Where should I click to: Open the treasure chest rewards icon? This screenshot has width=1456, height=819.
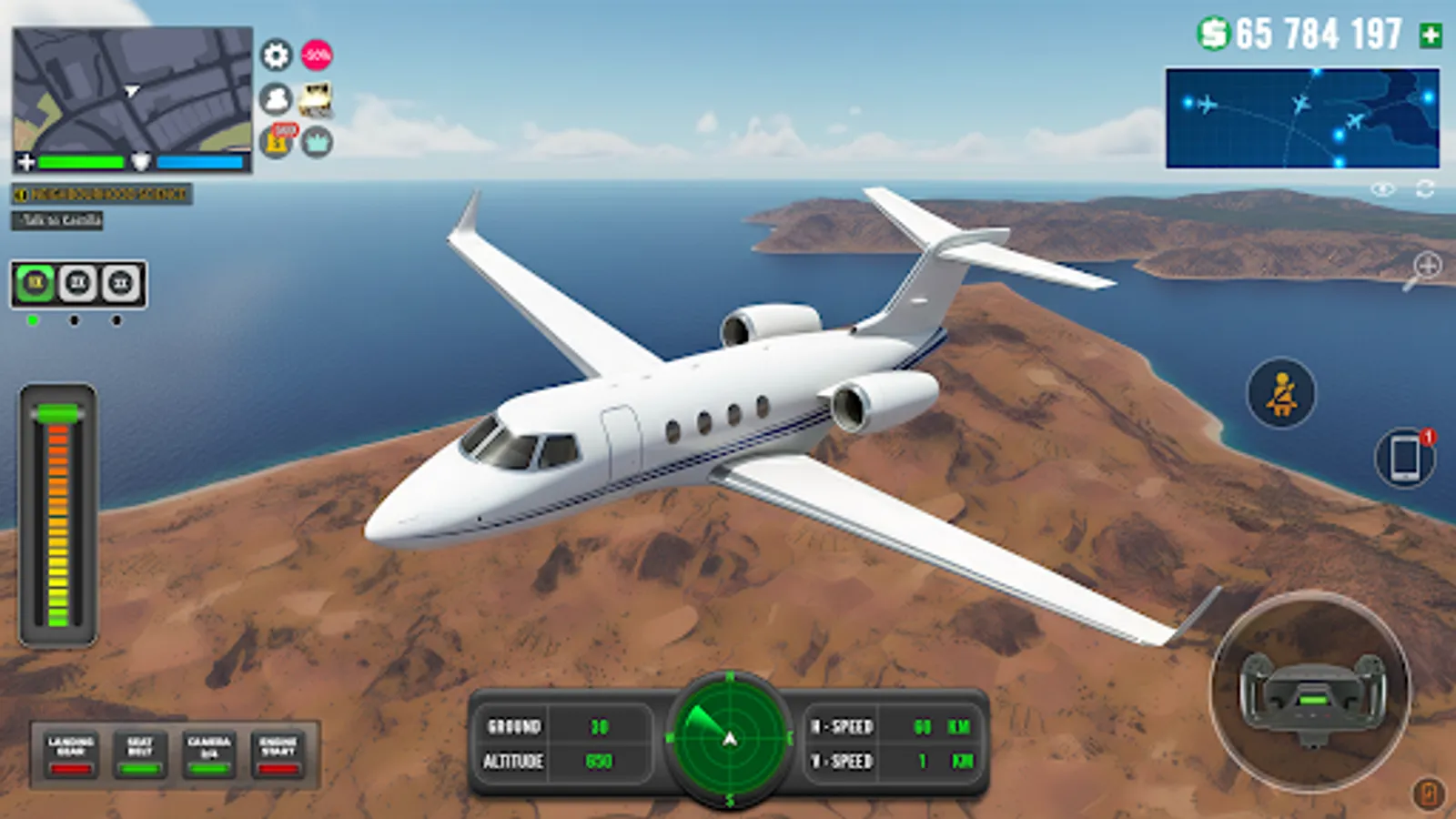(314, 100)
